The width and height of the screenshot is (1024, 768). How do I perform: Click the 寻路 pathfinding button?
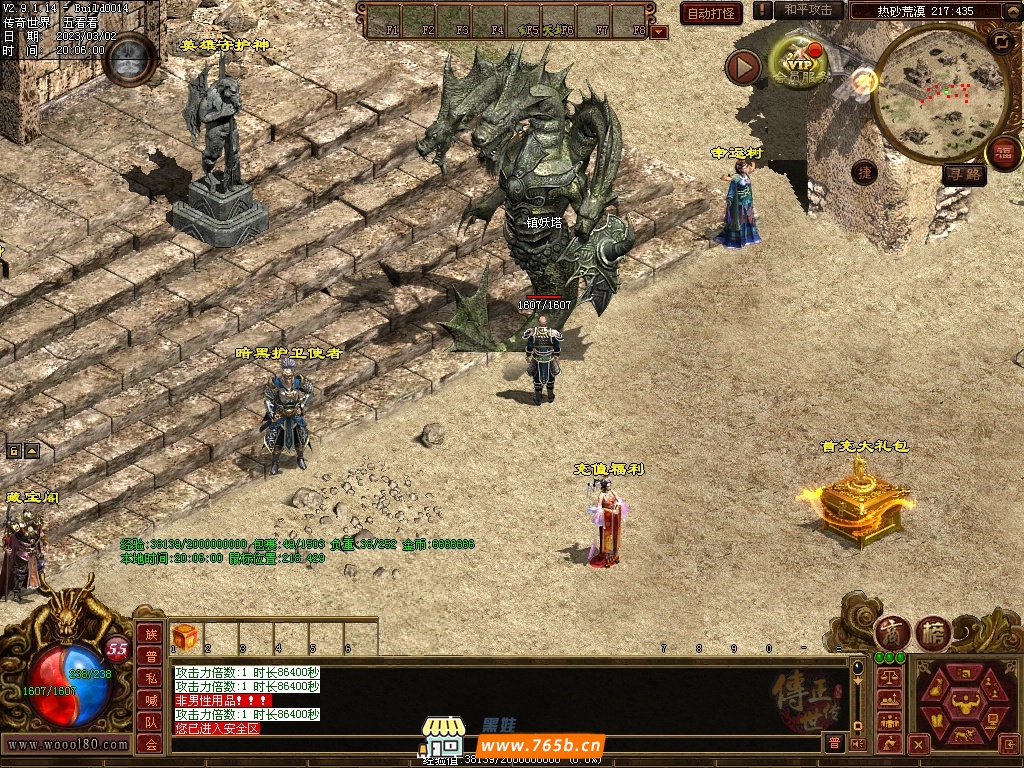coord(964,175)
